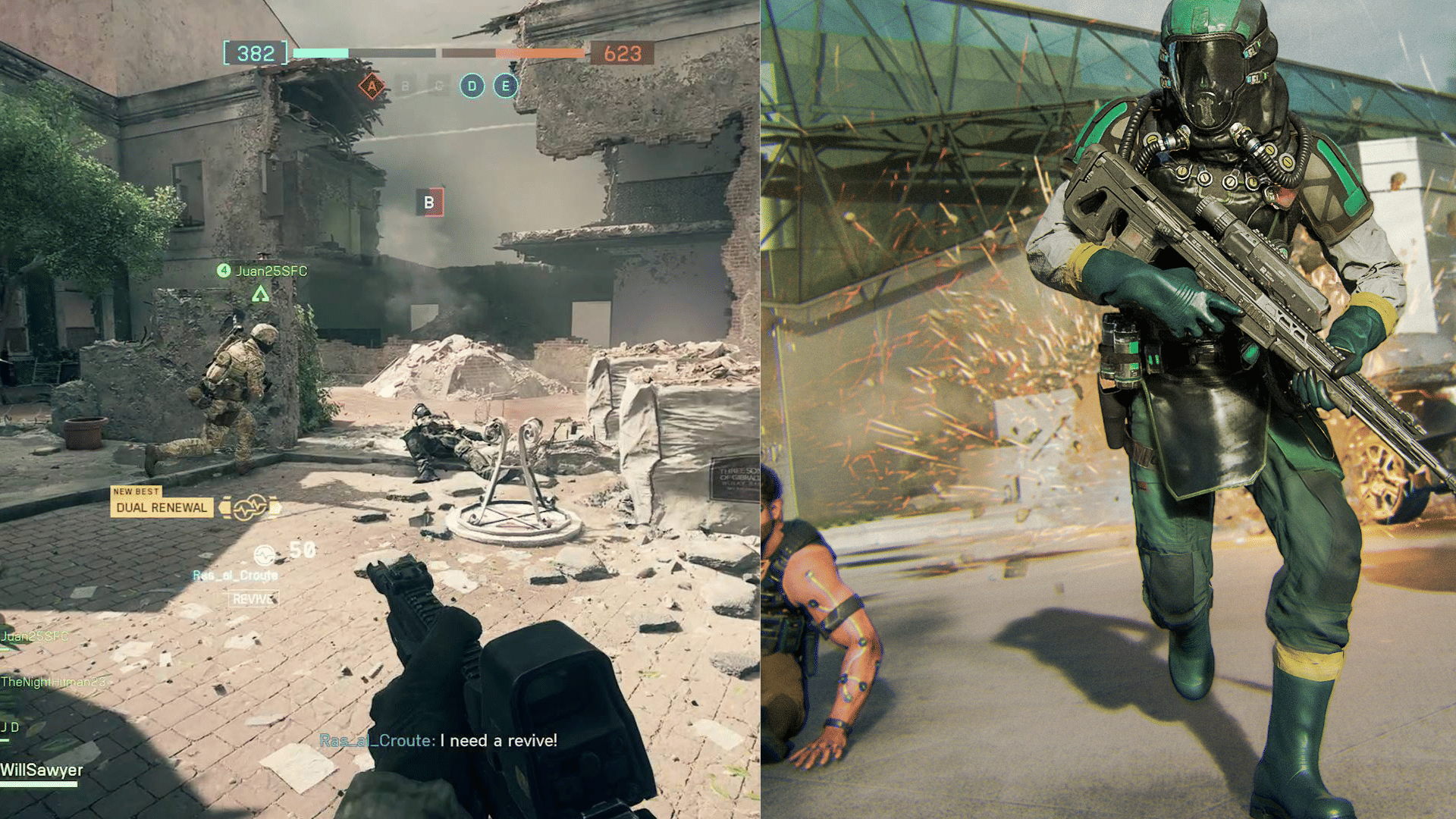1456x819 pixels.
Task: Select TheNightHuman23 in the squad list
Action: click(x=53, y=682)
